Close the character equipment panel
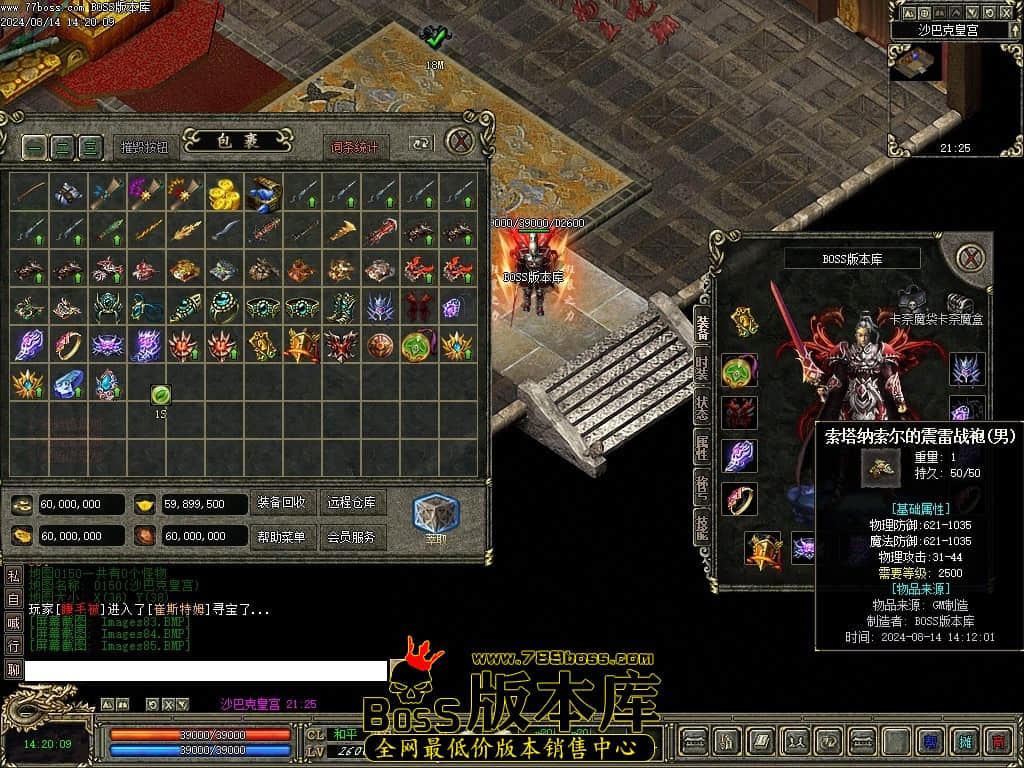 click(970, 258)
